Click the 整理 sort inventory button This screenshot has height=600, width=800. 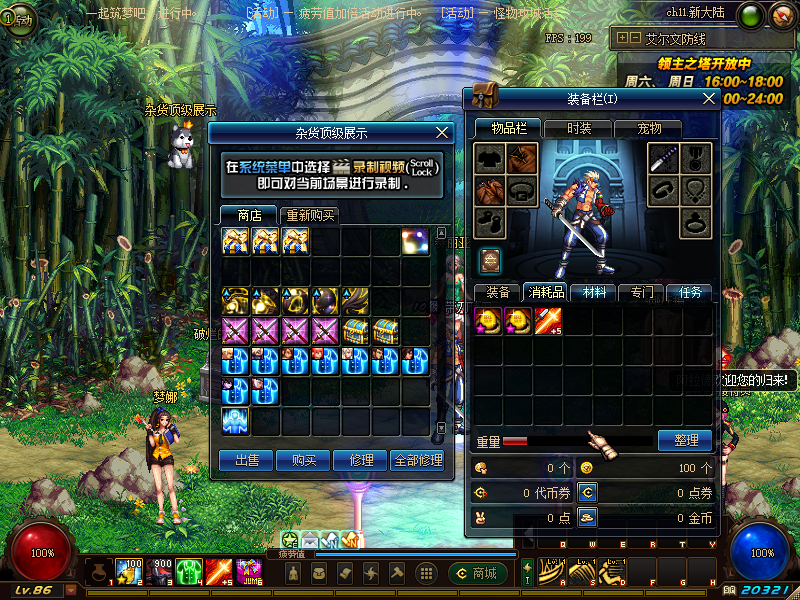point(685,440)
